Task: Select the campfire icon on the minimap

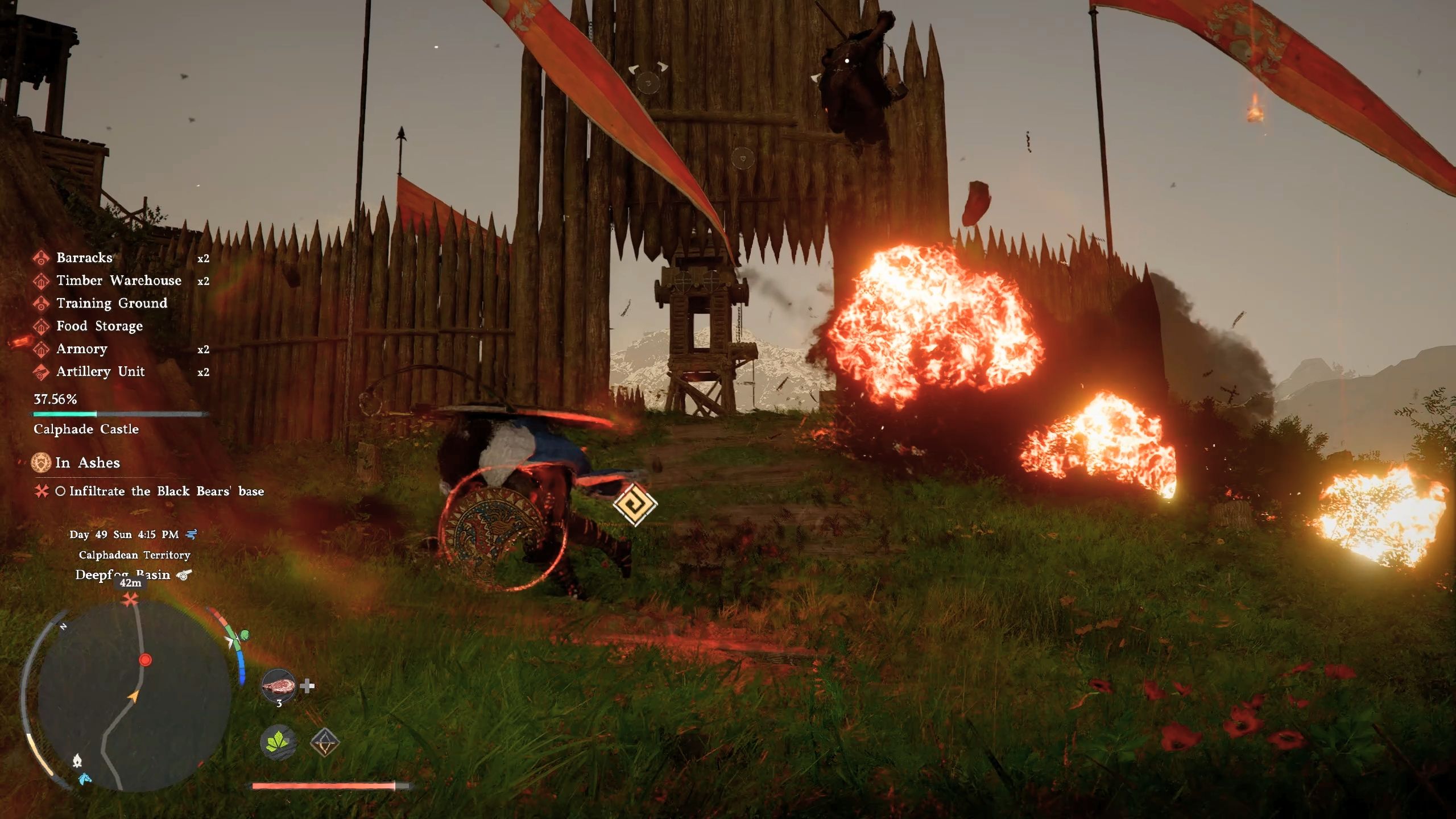Action: click(77, 760)
